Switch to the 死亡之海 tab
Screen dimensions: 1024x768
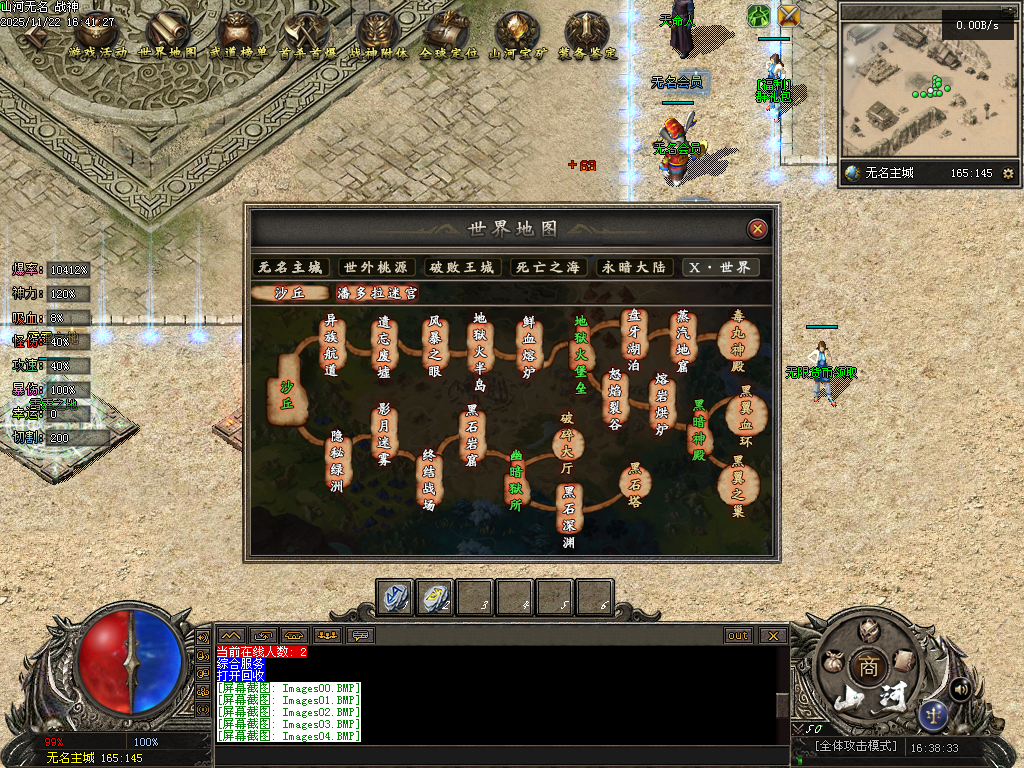(x=547, y=267)
